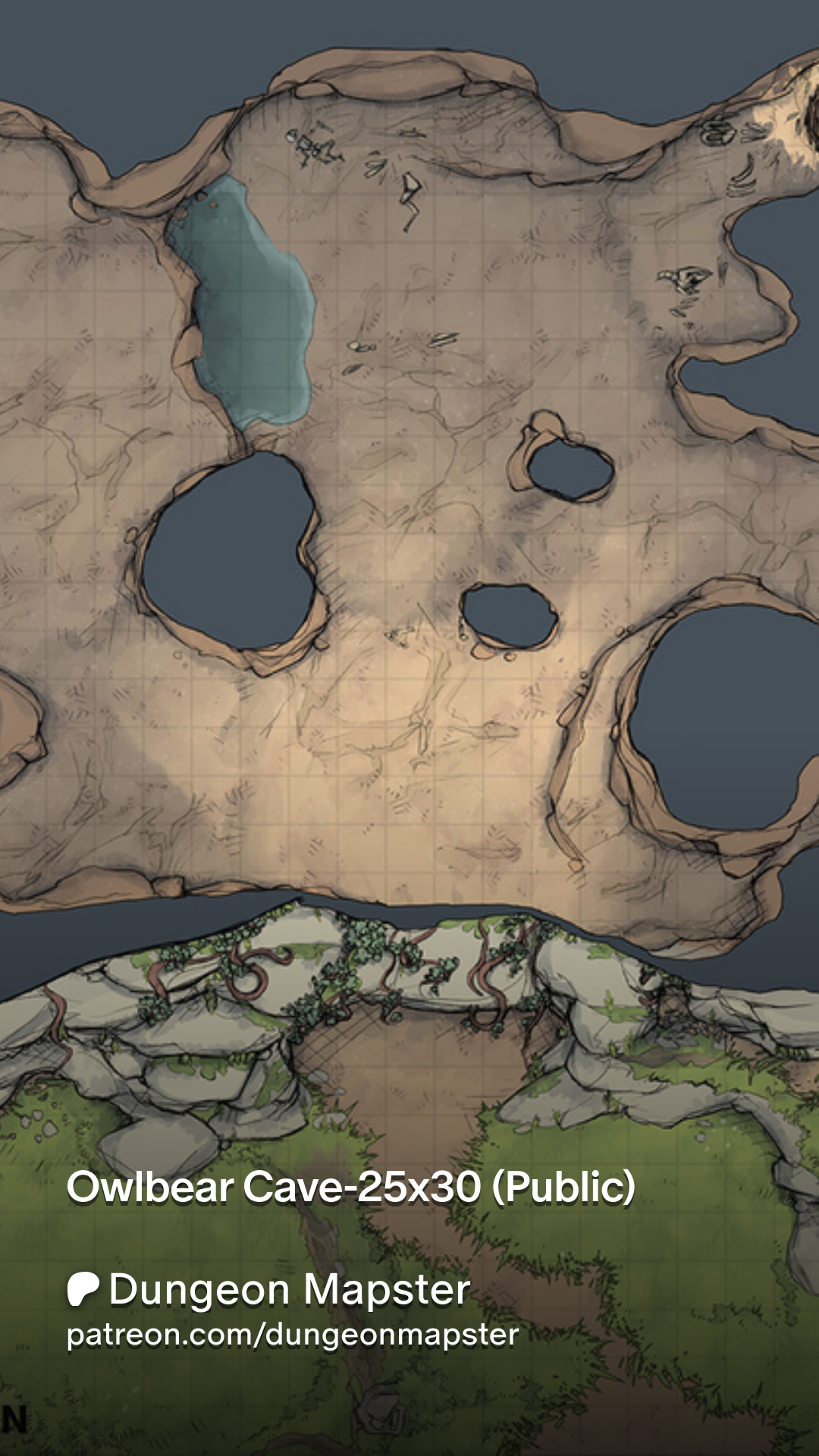The width and height of the screenshot is (819, 1456).
Task: Open the patreon.com/dungeonmapster link
Action: (293, 1335)
